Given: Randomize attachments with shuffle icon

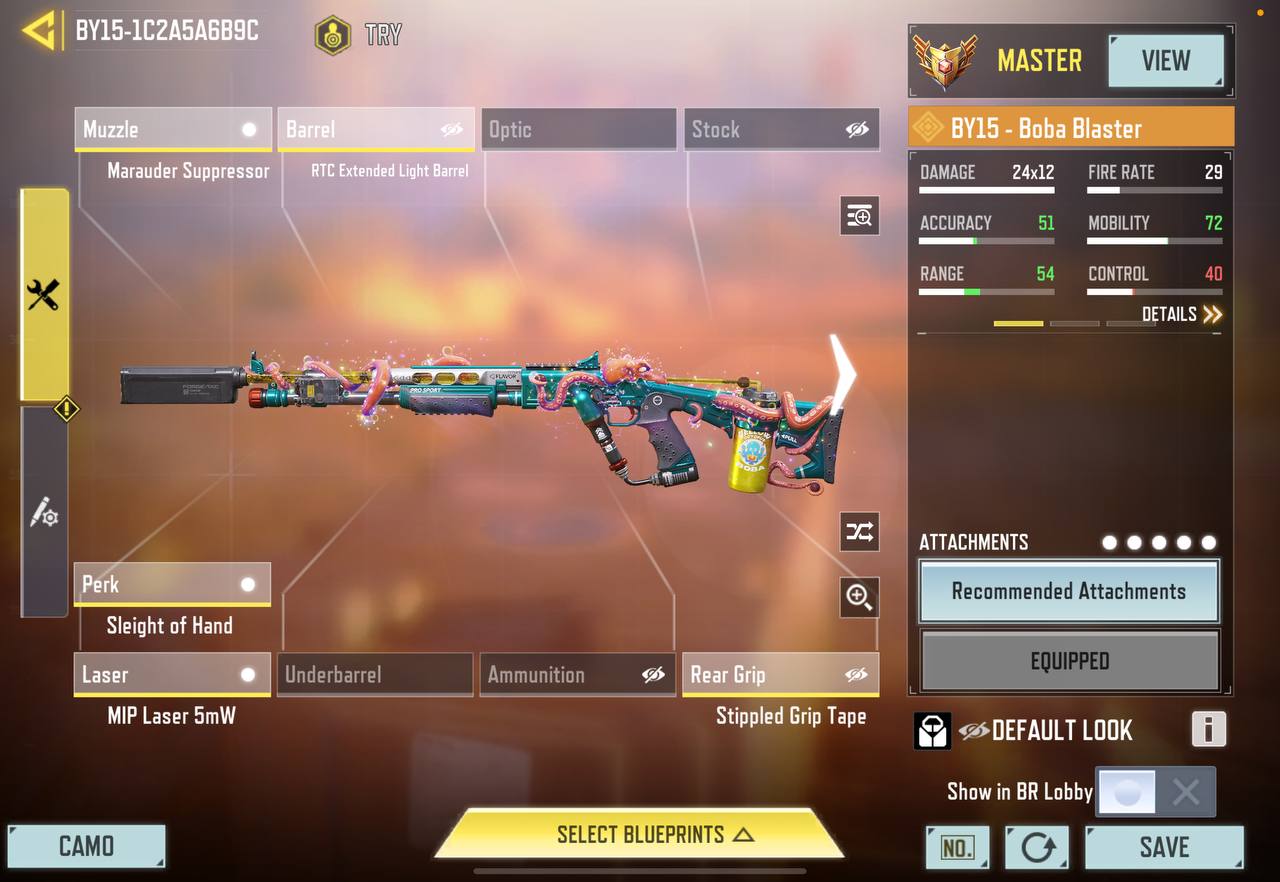Looking at the screenshot, I should click(x=859, y=532).
